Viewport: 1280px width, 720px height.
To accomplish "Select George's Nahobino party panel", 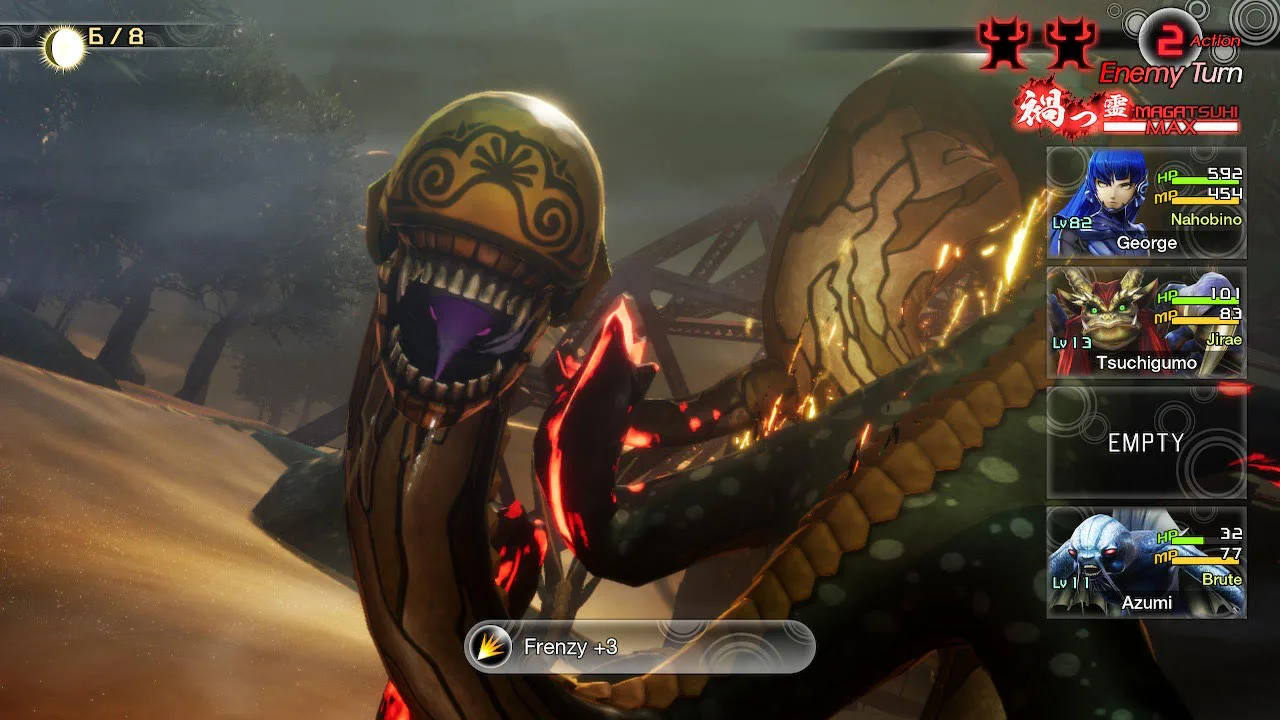I will tap(1146, 203).
